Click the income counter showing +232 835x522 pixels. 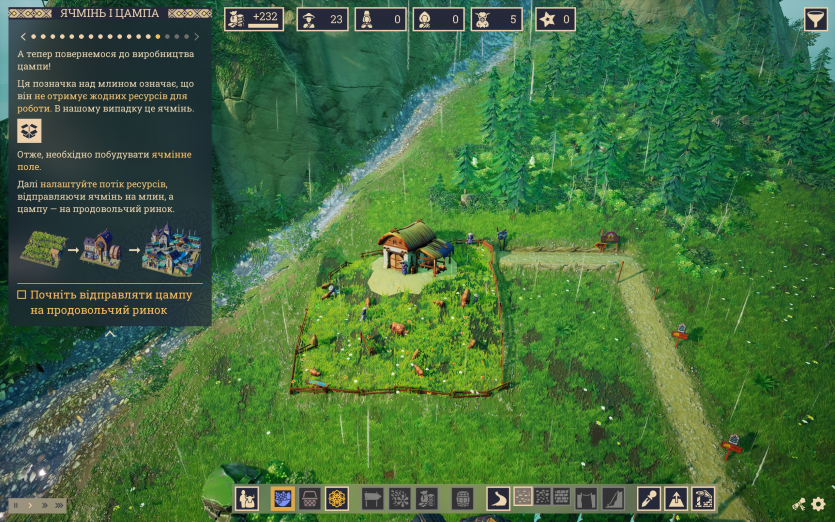pyautogui.click(x=254, y=19)
